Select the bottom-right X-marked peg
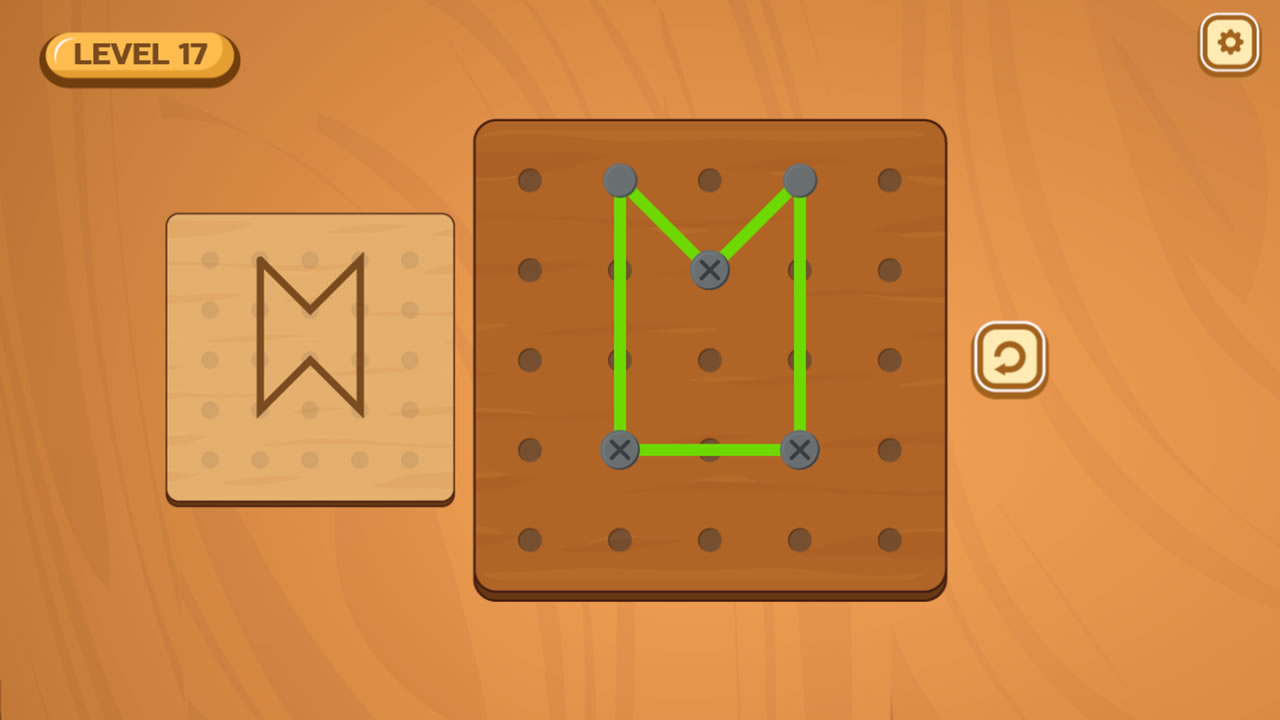Viewport: 1280px width, 720px height. 799,450
